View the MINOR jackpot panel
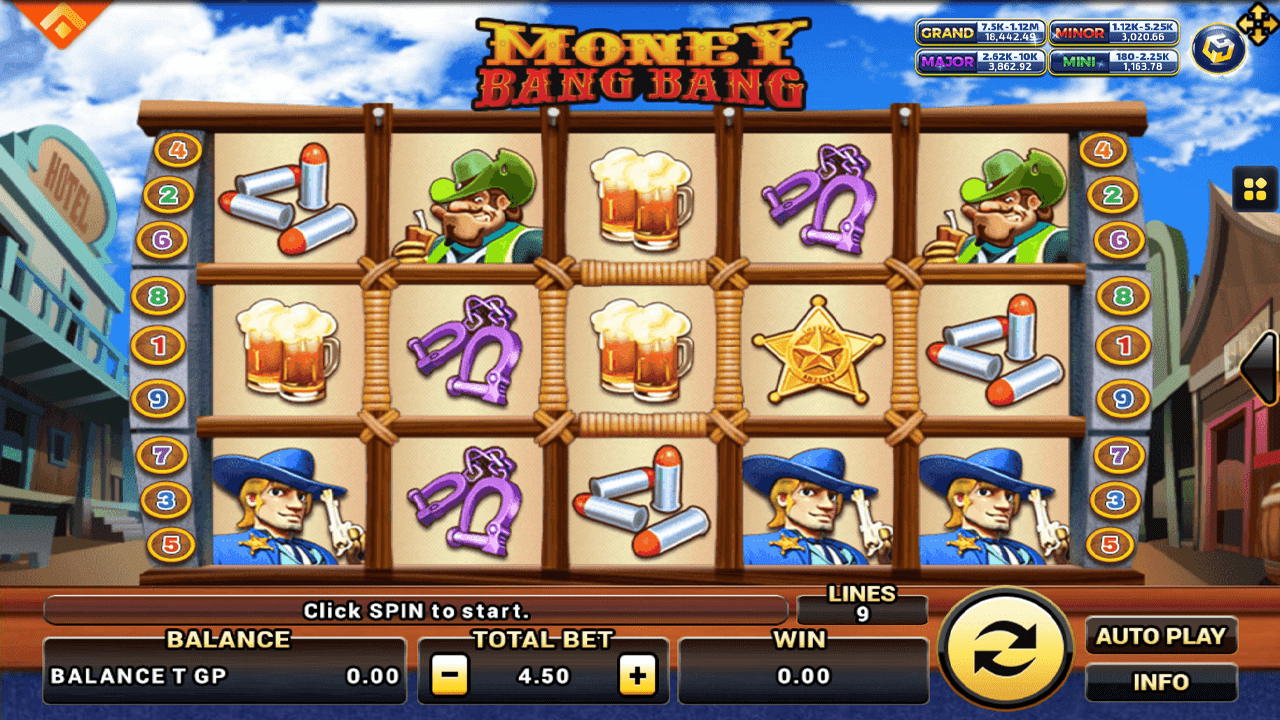Viewport: 1280px width, 720px height. pyautogui.click(x=1113, y=33)
